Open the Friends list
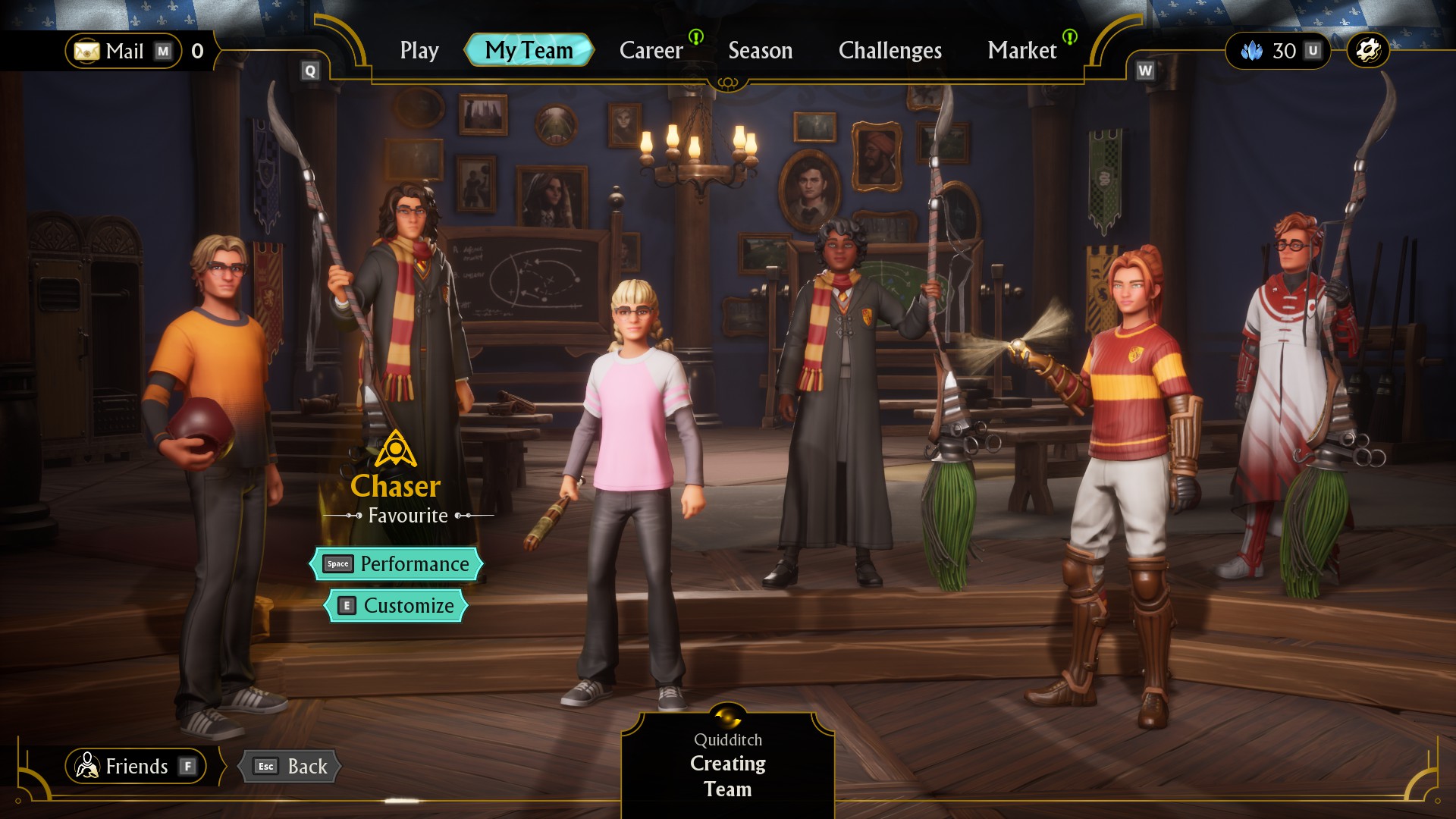This screenshot has height=819, width=1456. click(x=136, y=766)
